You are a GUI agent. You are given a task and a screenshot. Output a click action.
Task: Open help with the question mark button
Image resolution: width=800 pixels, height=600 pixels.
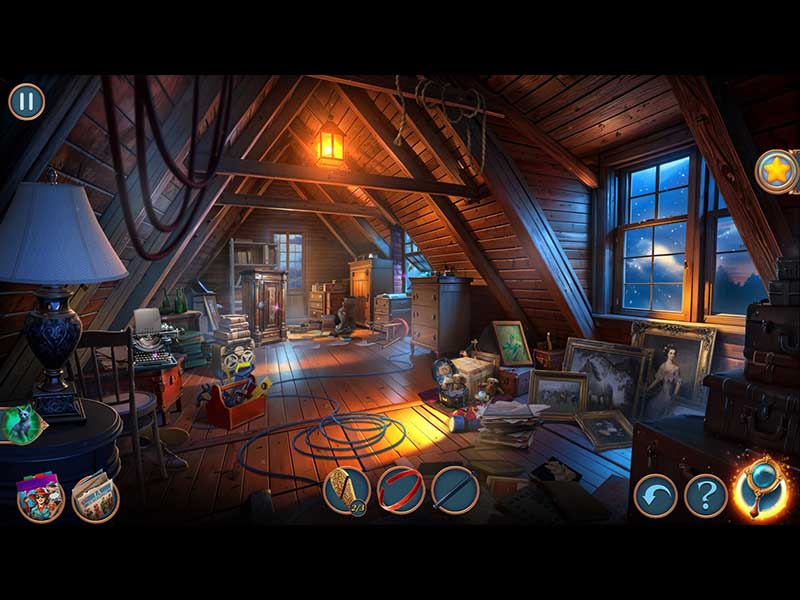pyautogui.click(x=706, y=495)
